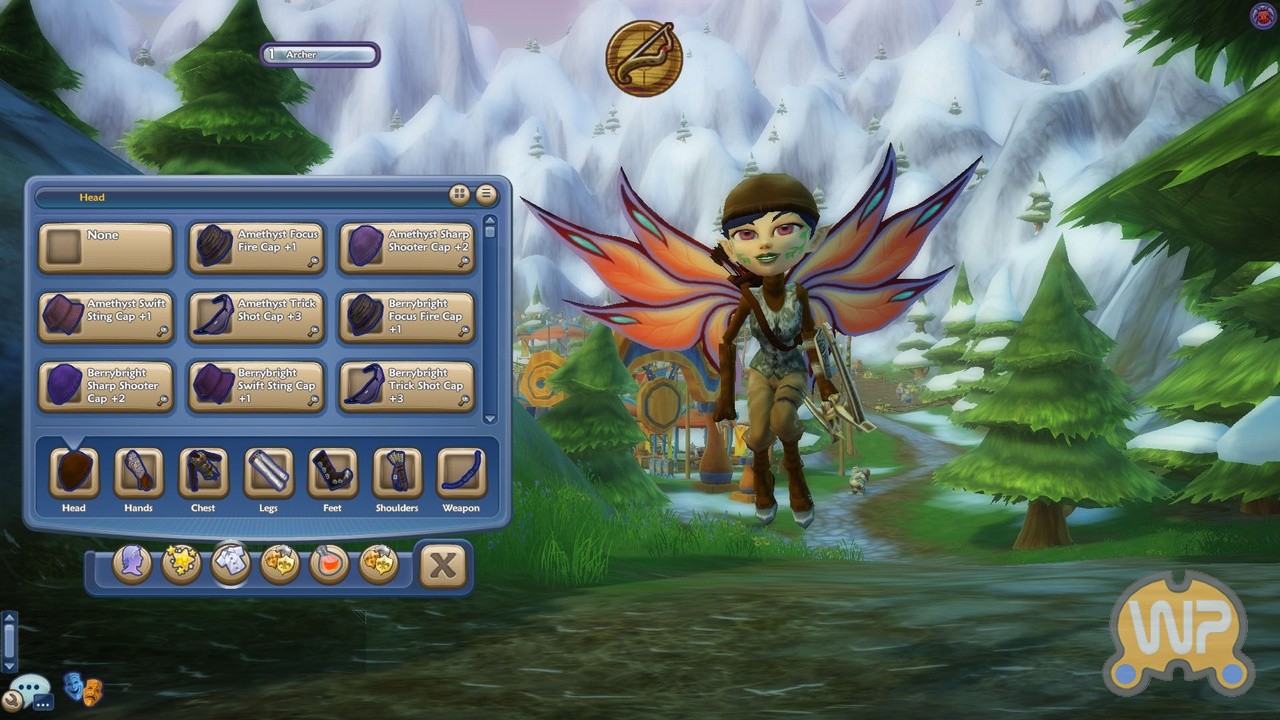Select Berrybright Swift Sting Cap +1
The image size is (1280, 720).
(256, 386)
